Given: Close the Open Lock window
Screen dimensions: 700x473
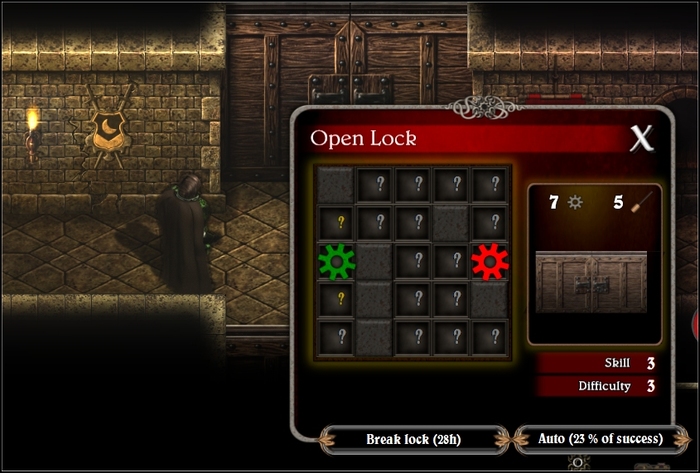Looking at the screenshot, I should point(640,139).
